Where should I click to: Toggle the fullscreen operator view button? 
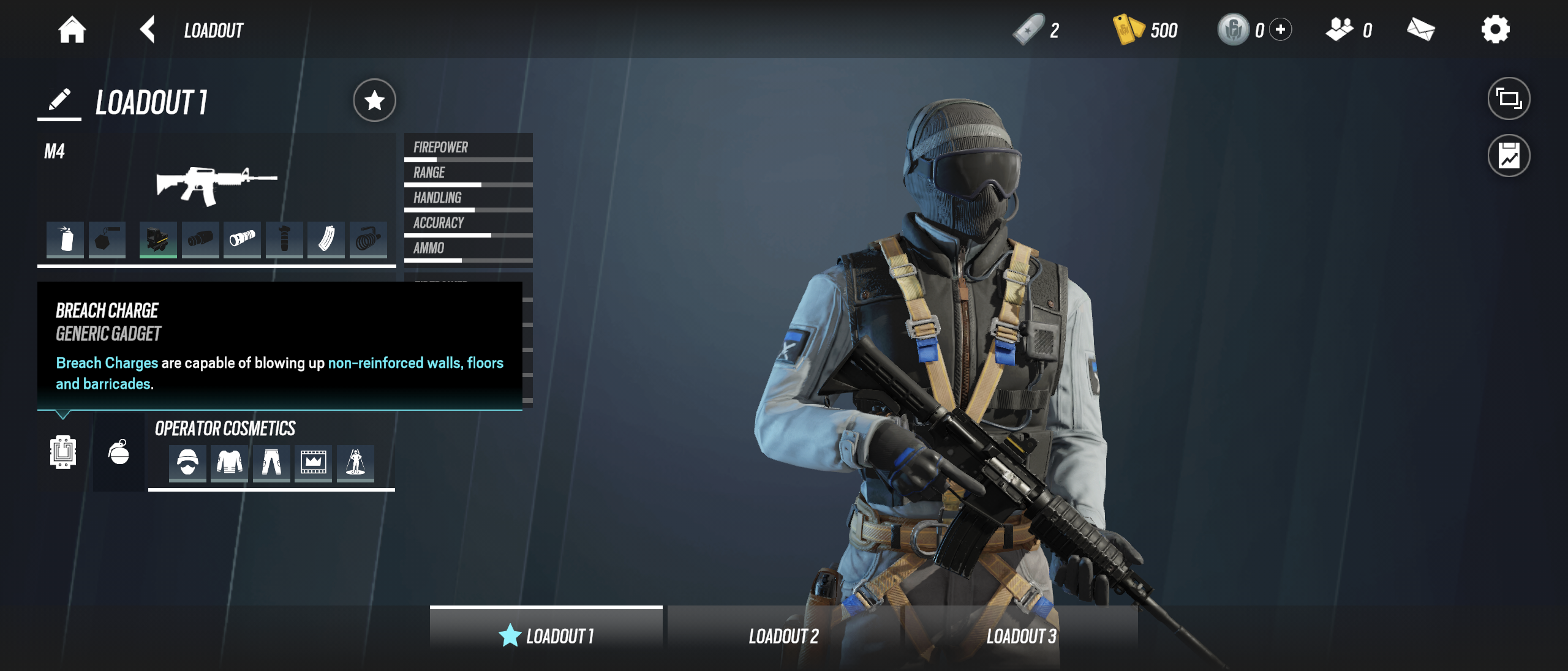1509,99
